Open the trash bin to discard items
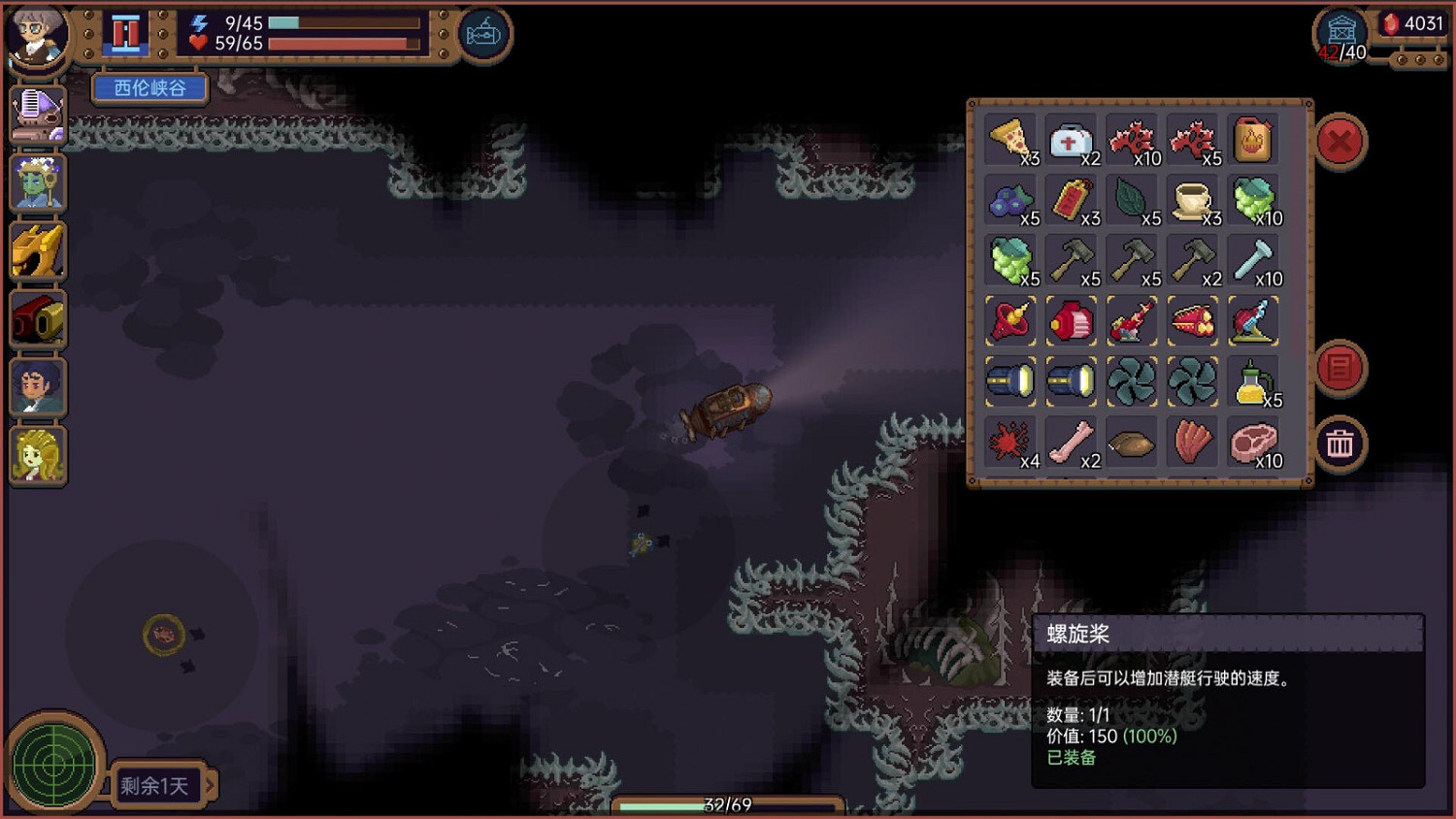Screen dimensions: 1456x819 1340,444
